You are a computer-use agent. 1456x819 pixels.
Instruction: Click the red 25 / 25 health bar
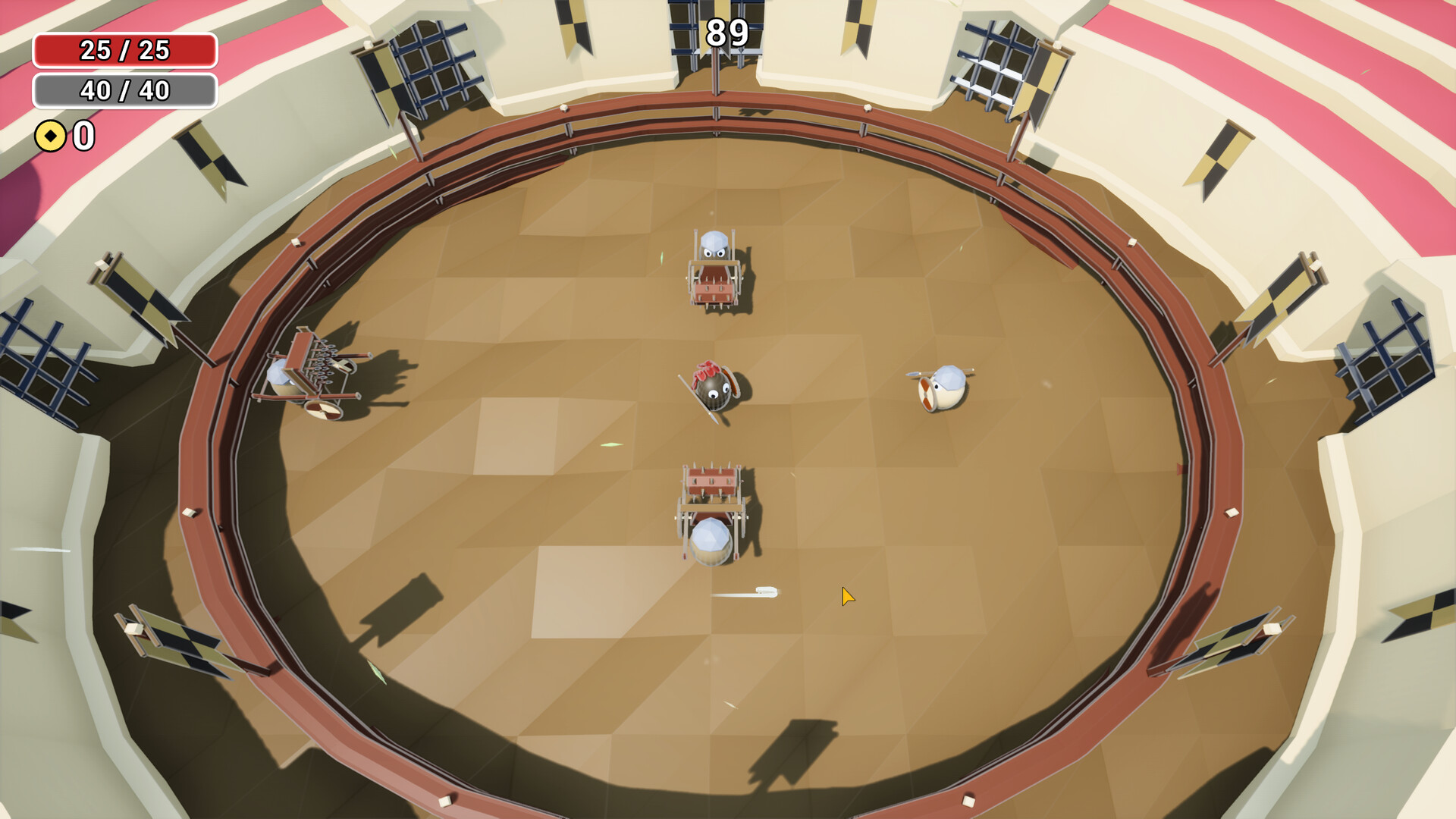coord(124,52)
